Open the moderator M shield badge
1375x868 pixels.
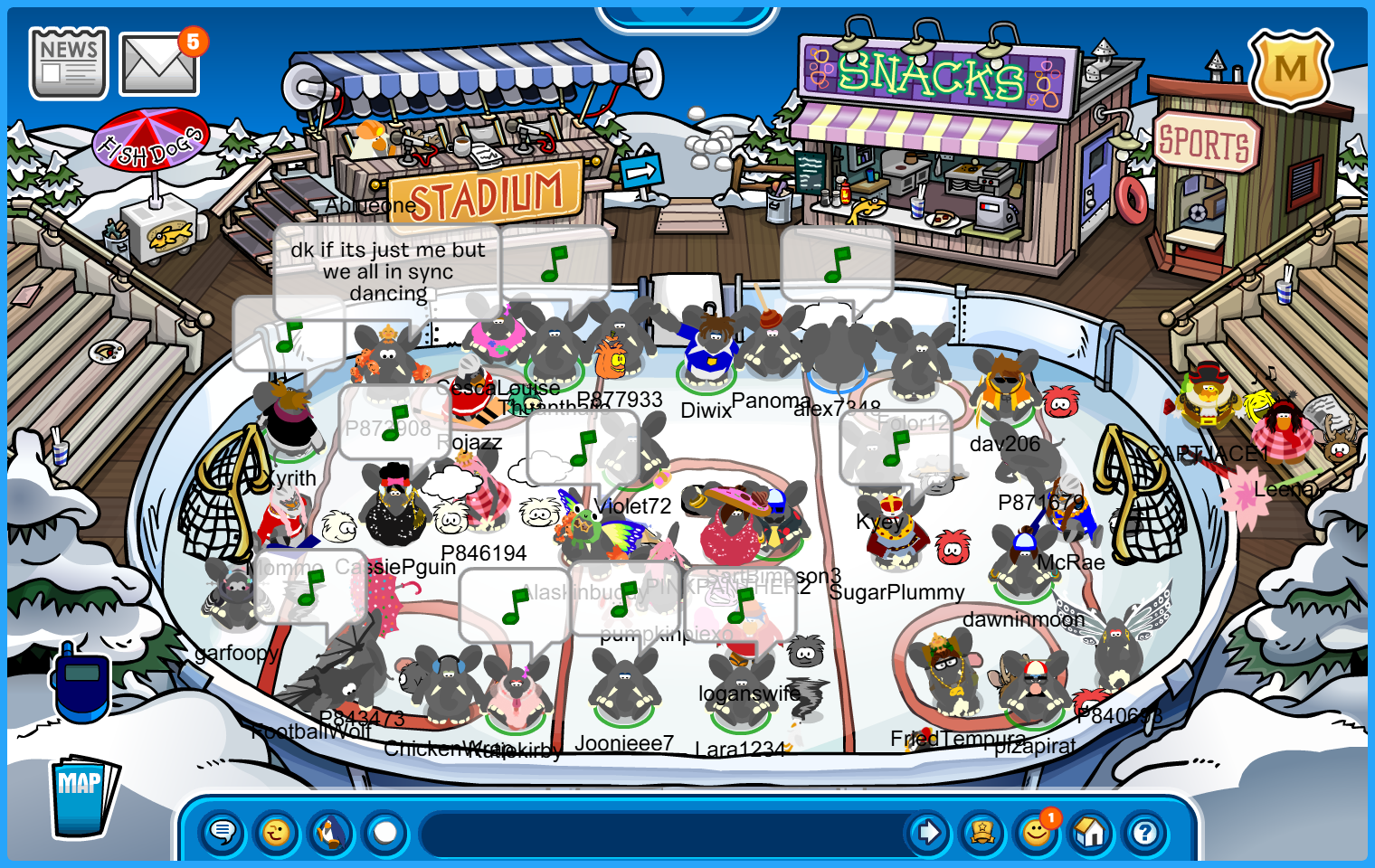1291,70
